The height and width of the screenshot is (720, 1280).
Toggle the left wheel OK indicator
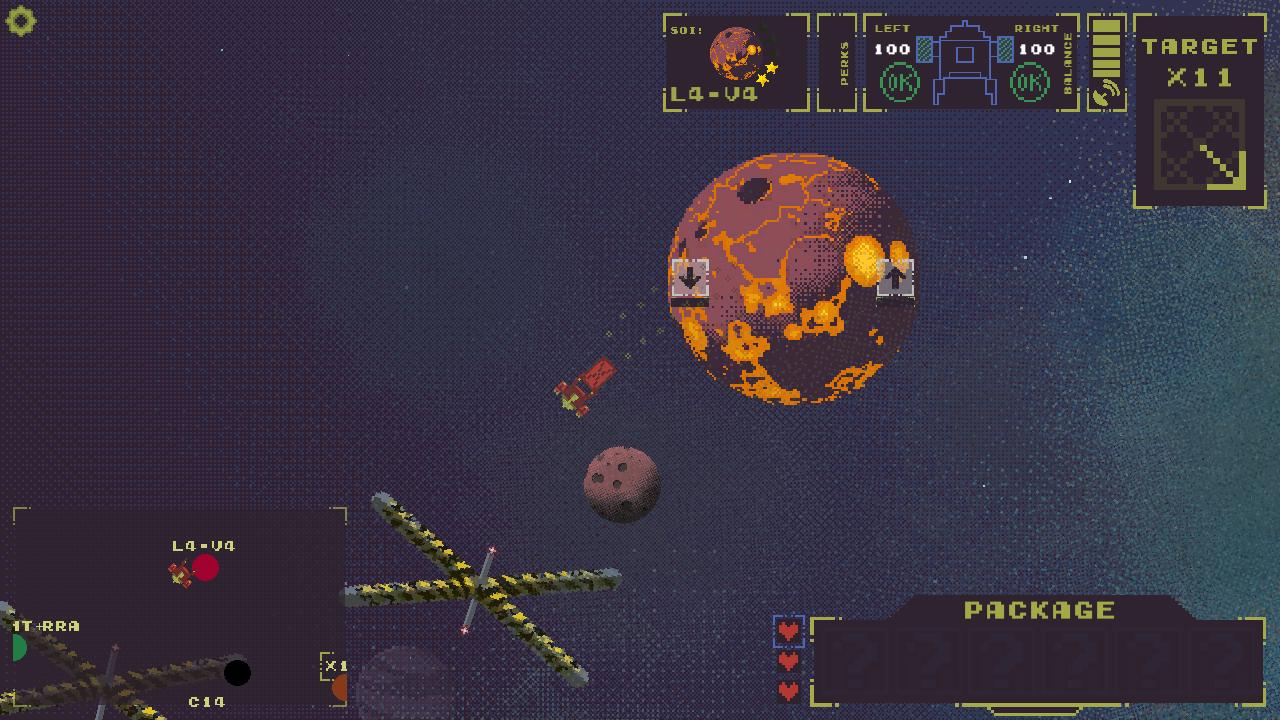pyautogui.click(x=898, y=83)
